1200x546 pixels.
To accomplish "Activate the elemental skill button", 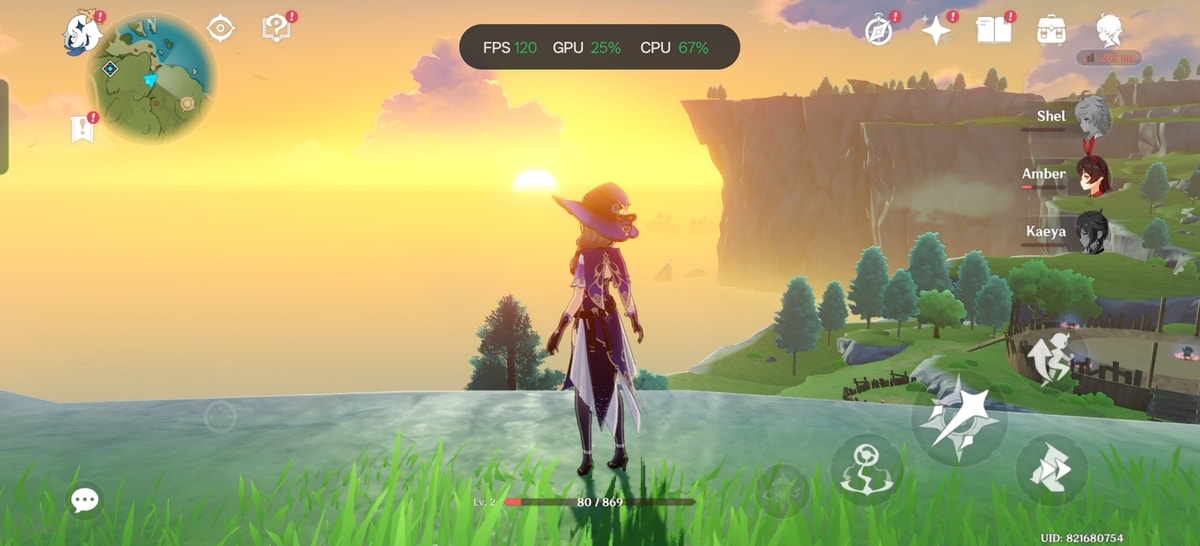I will coord(866,469).
